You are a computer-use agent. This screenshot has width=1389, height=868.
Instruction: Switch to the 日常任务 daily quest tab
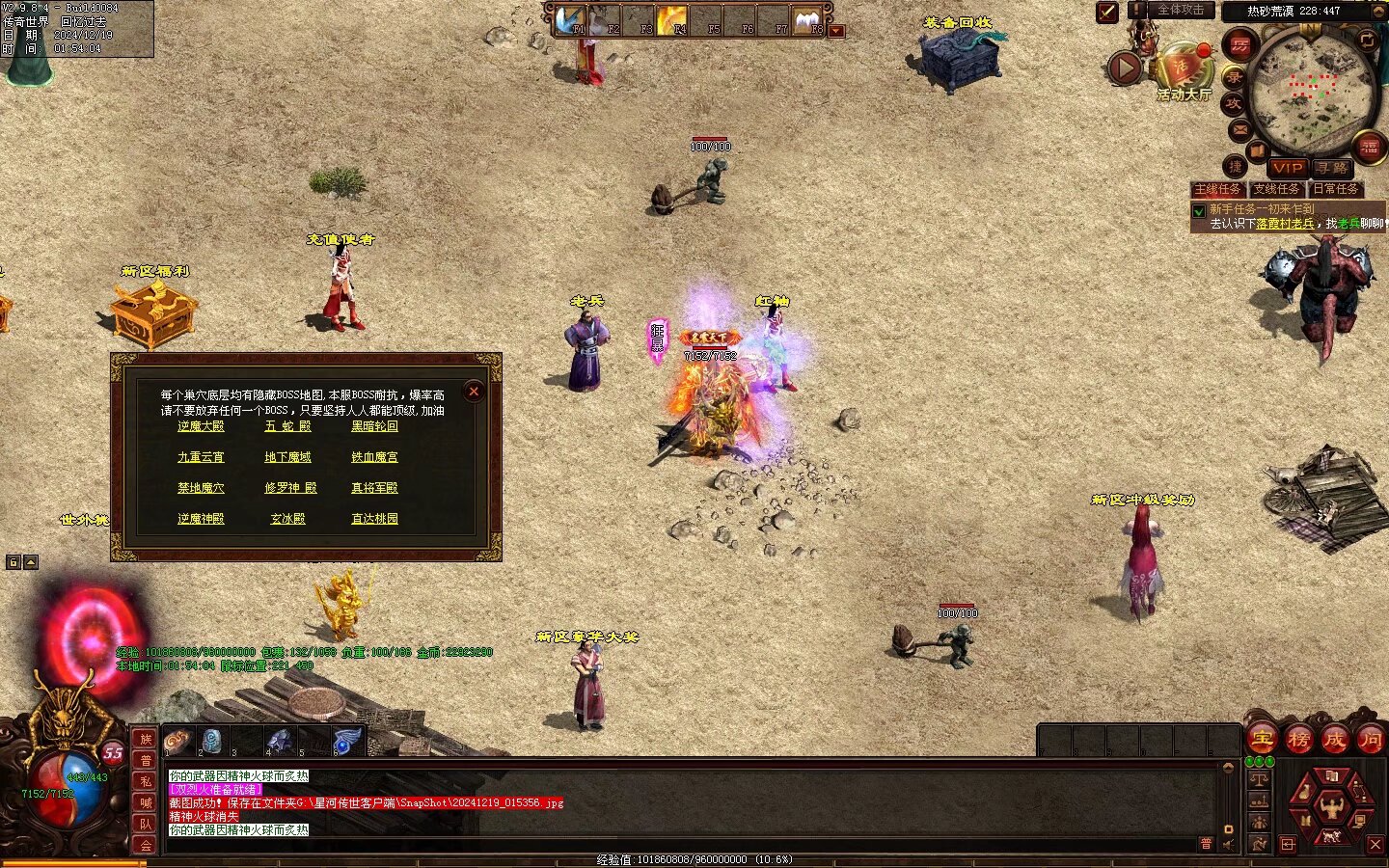tap(1335, 189)
